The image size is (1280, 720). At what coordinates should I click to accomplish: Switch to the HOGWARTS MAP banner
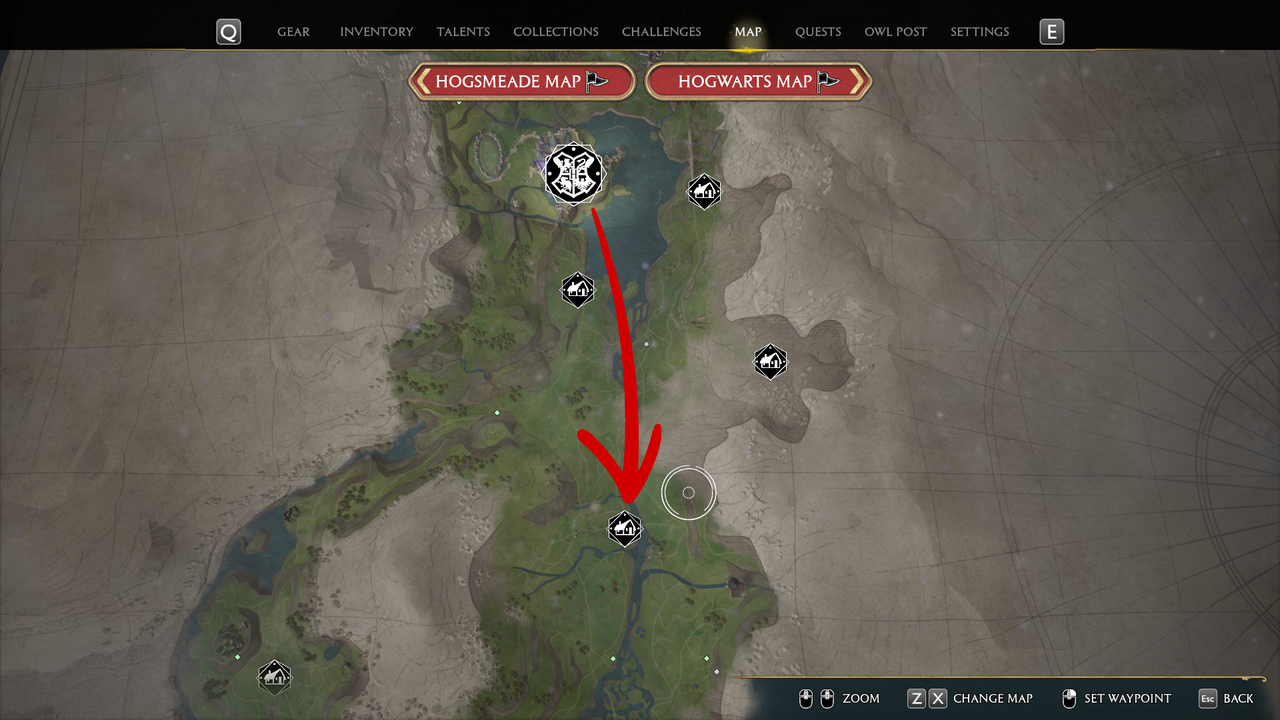(x=759, y=81)
